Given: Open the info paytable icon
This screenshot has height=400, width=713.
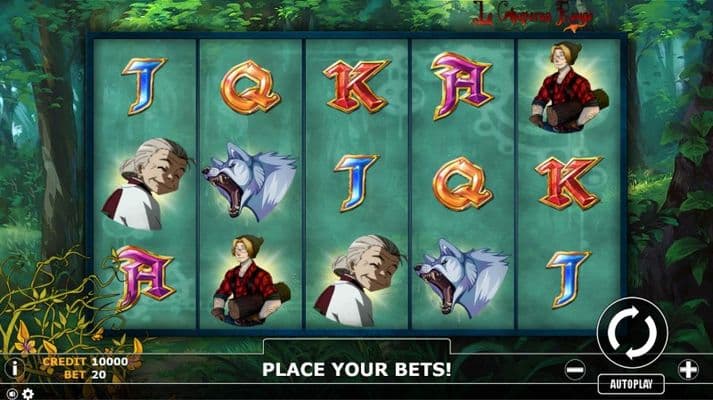Looking at the screenshot, I should pyautogui.click(x=13, y=368).
